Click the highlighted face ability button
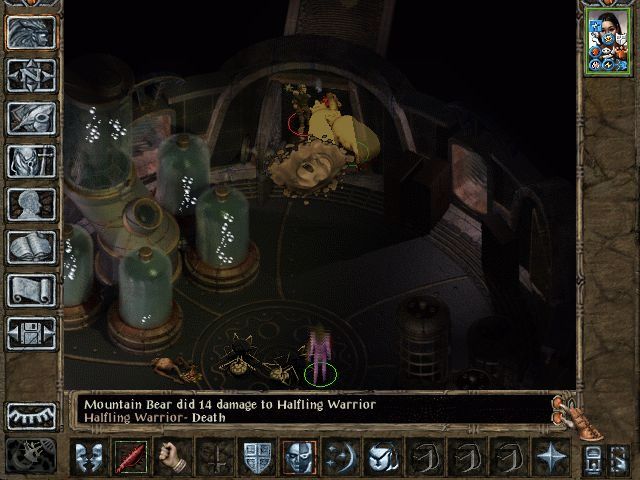This screenshot has height=480, width=640. pyautogui.click(x=299, y=456)
